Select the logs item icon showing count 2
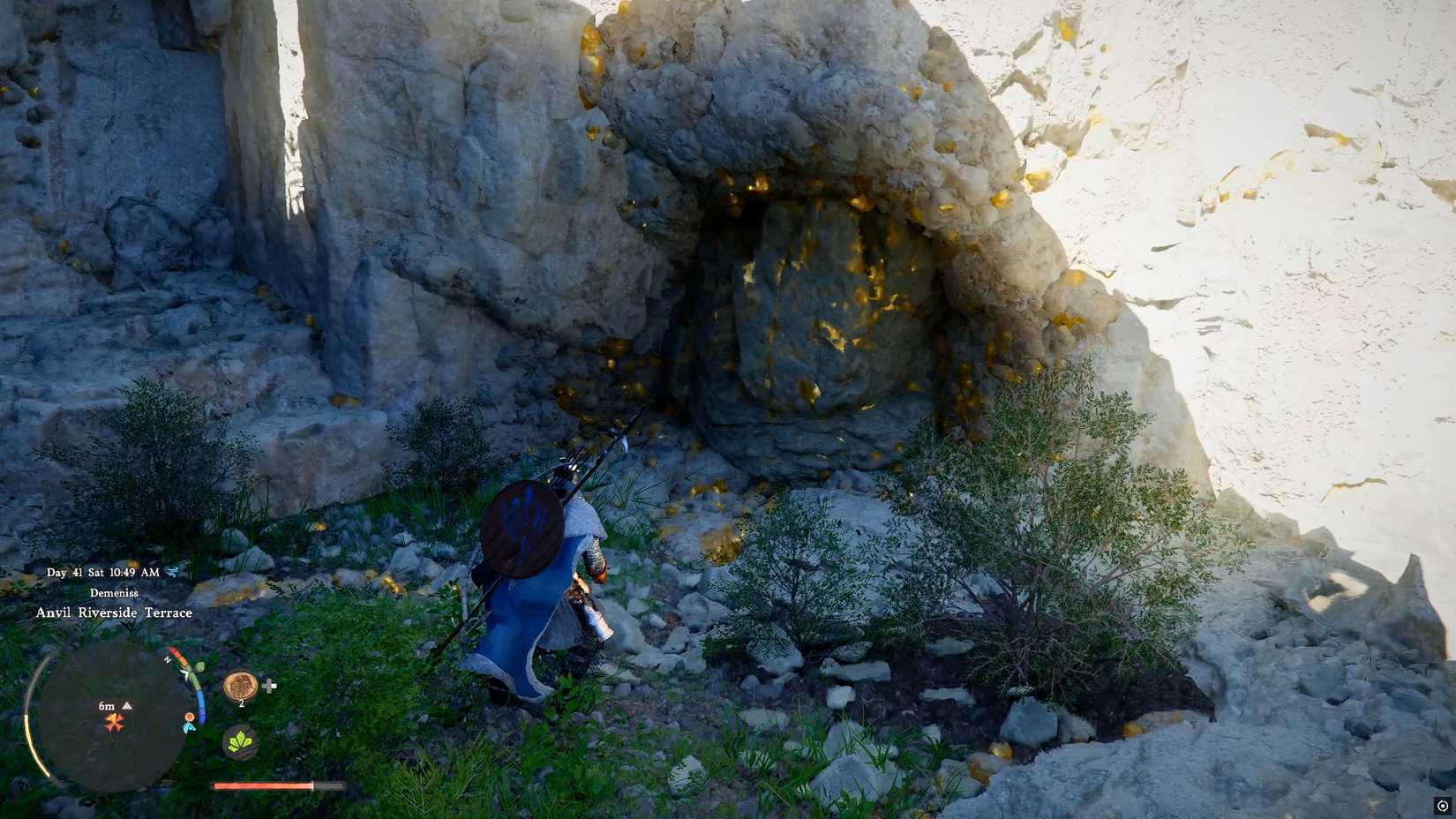This screenshot has width=1456, height=819. point(240,687)
